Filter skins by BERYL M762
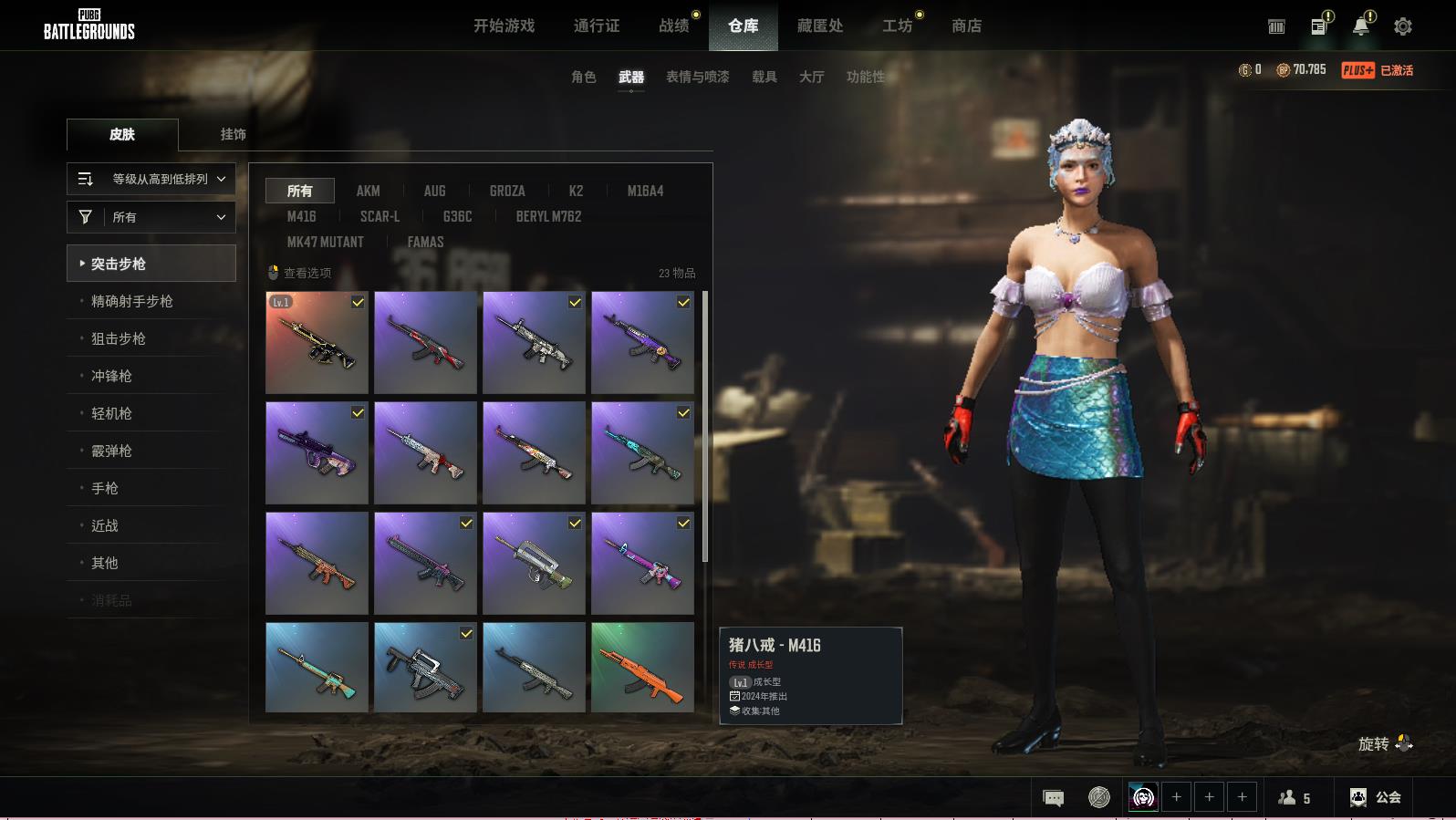The width and height of the screenshot is (1456, 820). click(x=548, y=216)
